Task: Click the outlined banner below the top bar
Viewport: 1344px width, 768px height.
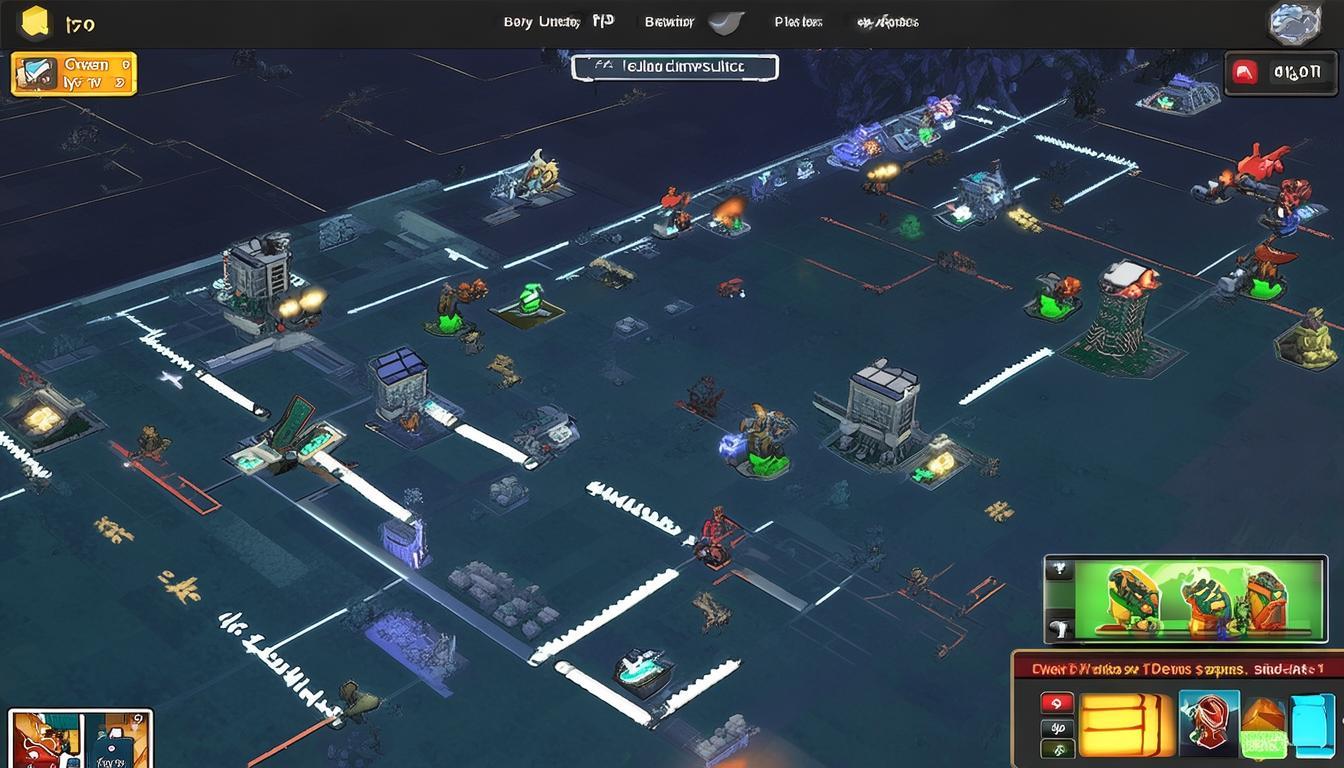Action: [675, 67]
